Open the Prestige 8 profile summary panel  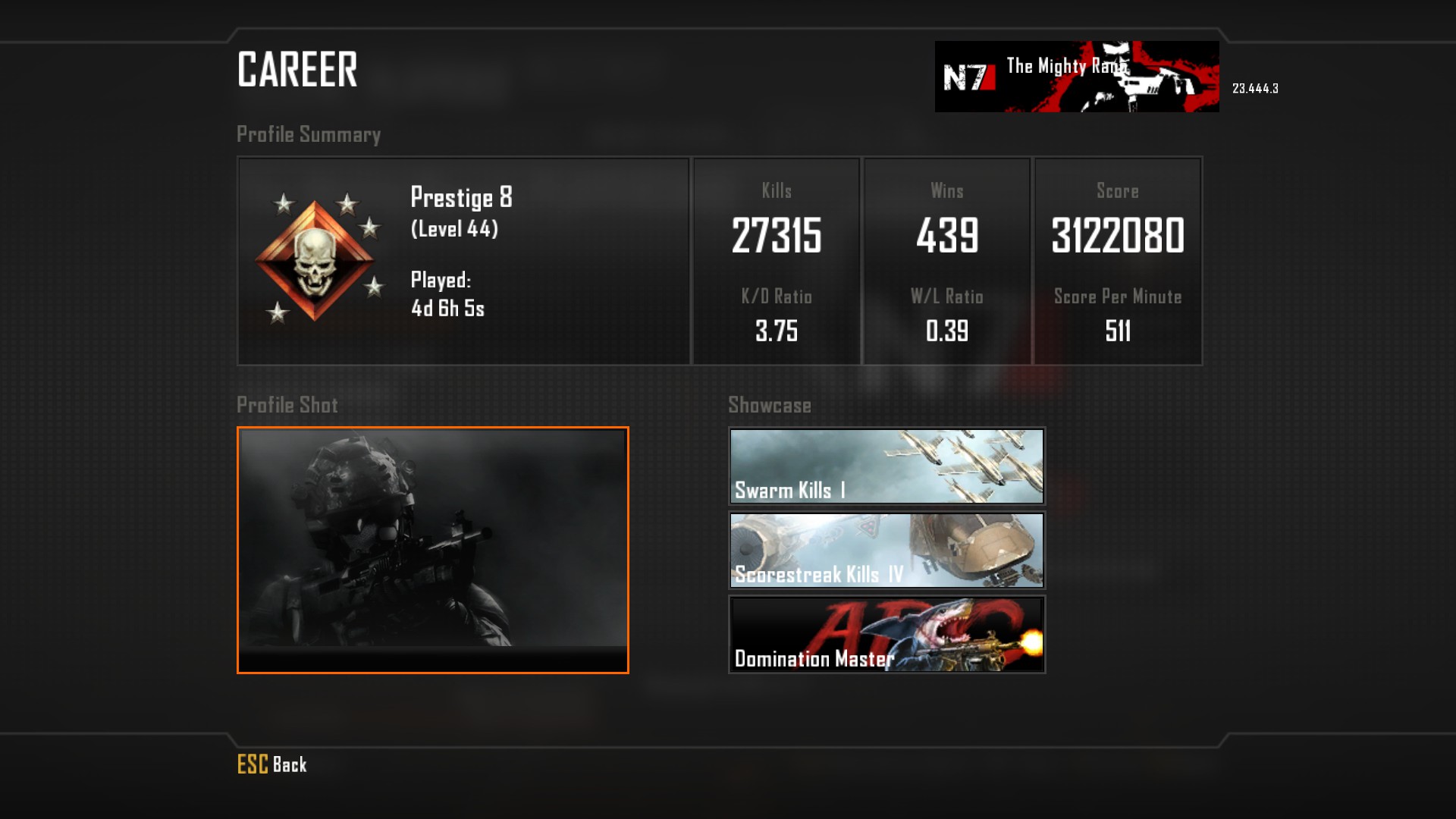[x=463, y=261]
